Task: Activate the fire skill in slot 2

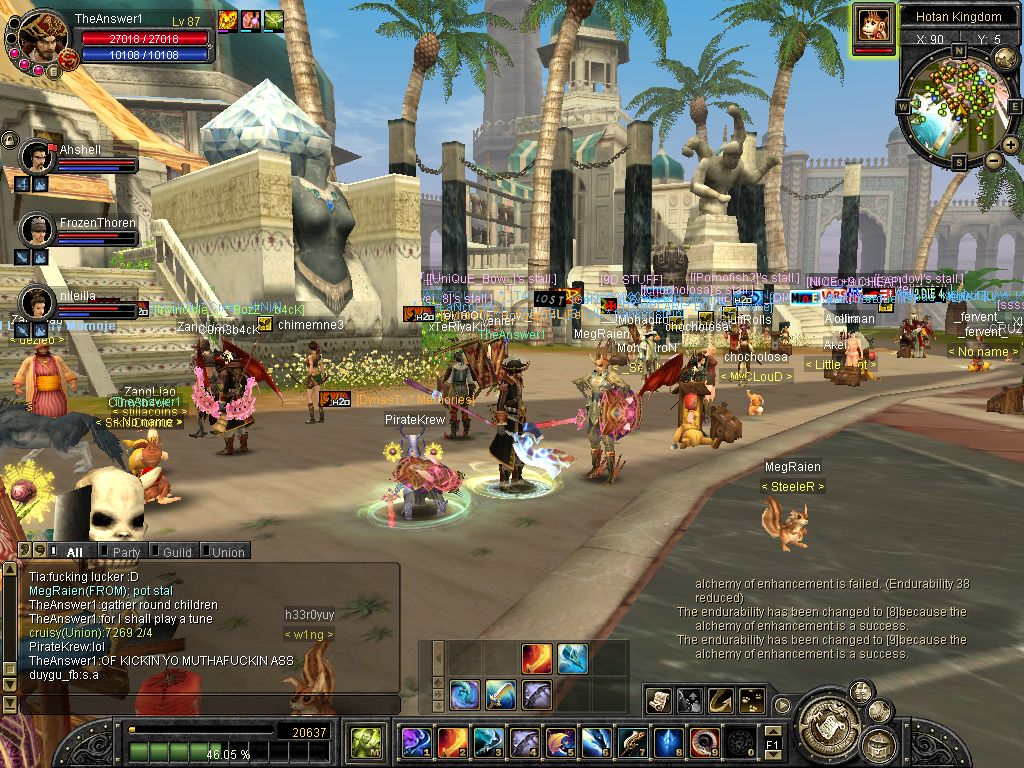Action: point(453,741)
